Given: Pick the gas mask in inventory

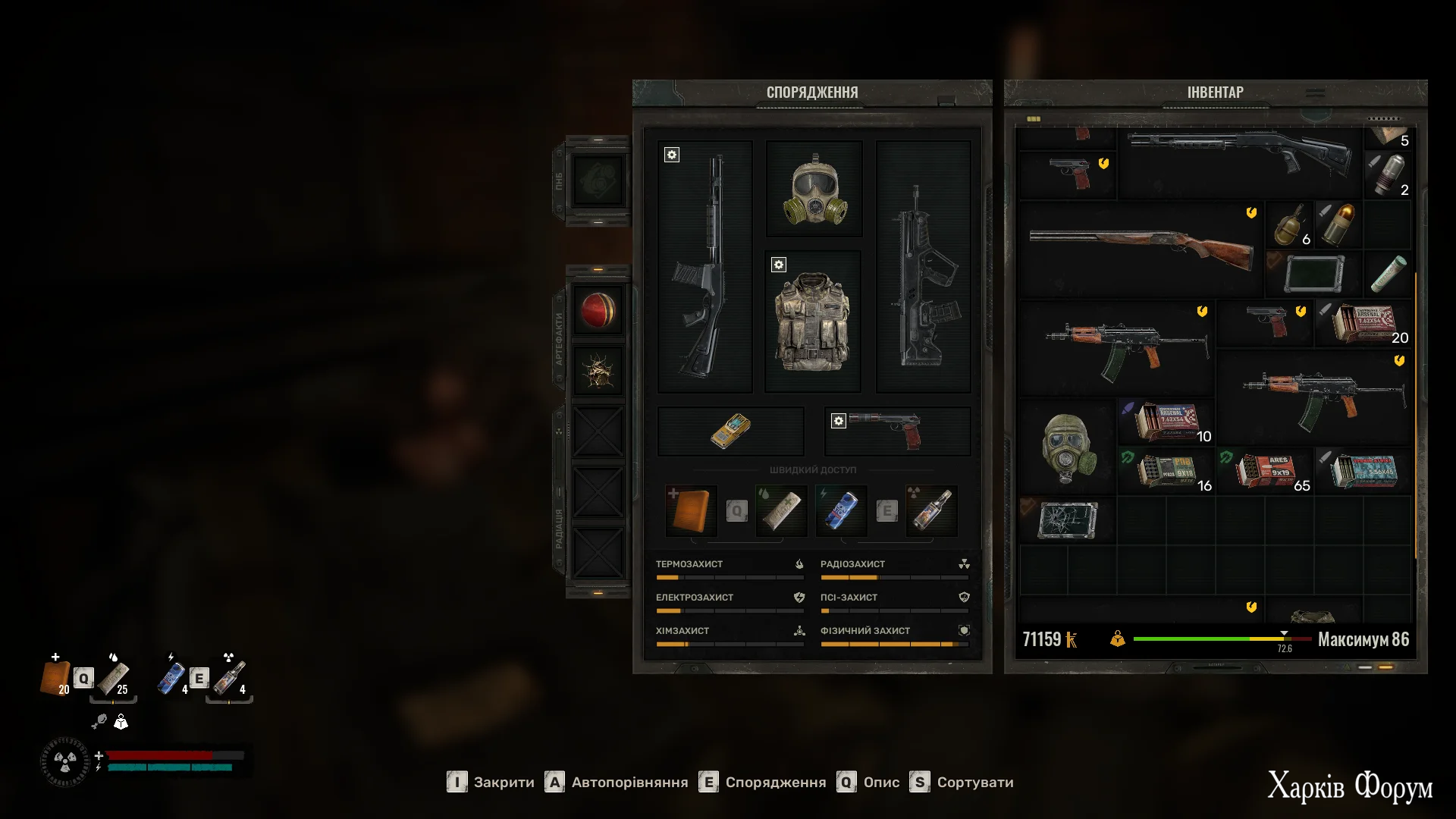Looking at the screenshot, I should tap(1068, 447).
